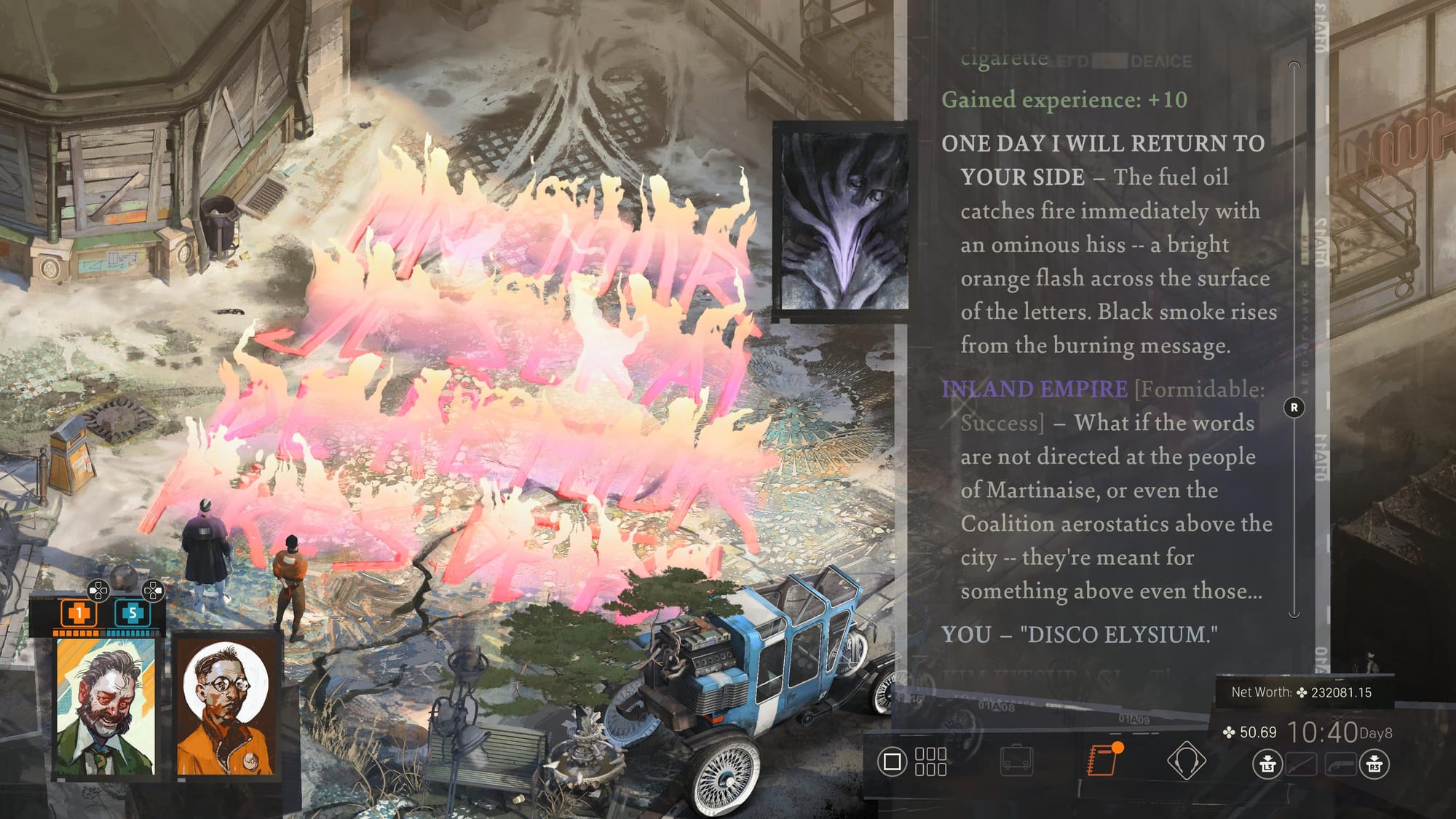1456x819 pixels.
Task: Use the orange health healing item
Action: (x=78, y=613)
